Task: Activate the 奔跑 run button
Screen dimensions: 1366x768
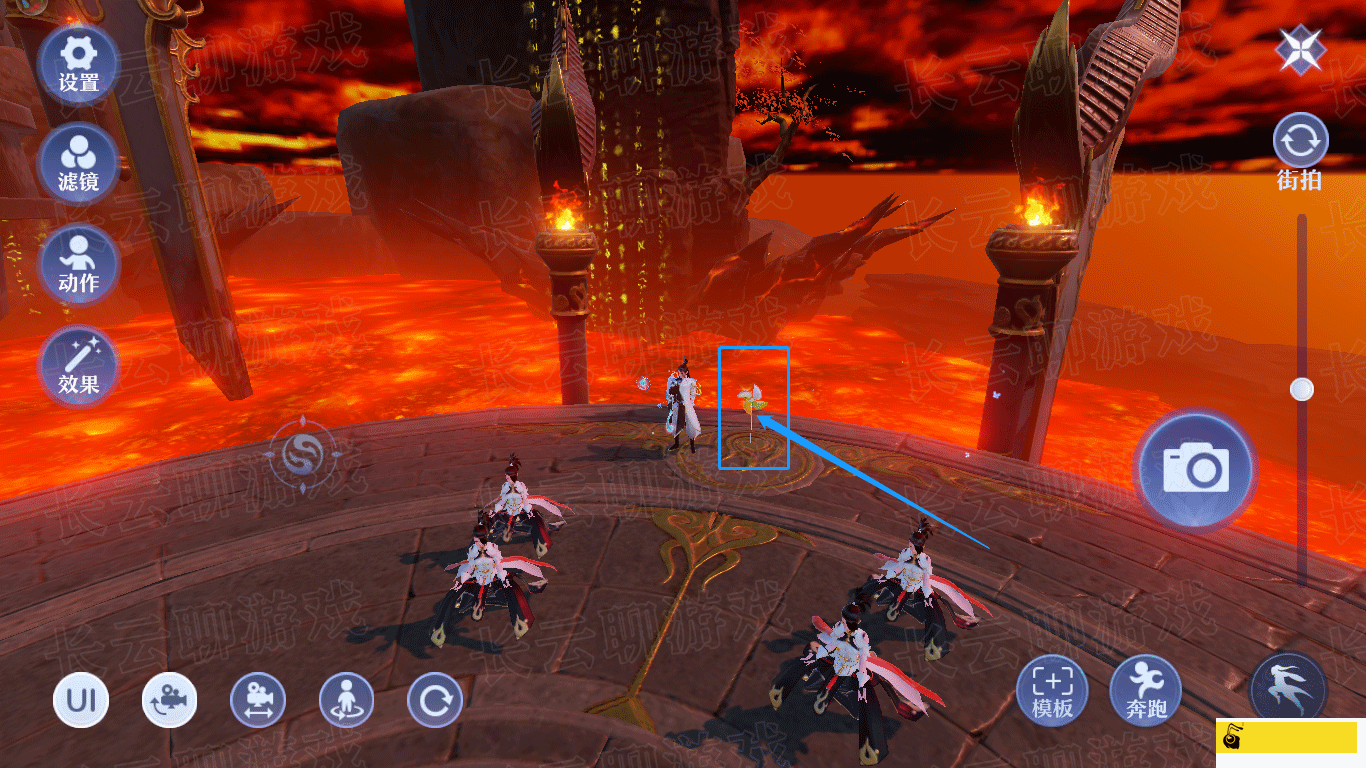Action: (1145, 692)
